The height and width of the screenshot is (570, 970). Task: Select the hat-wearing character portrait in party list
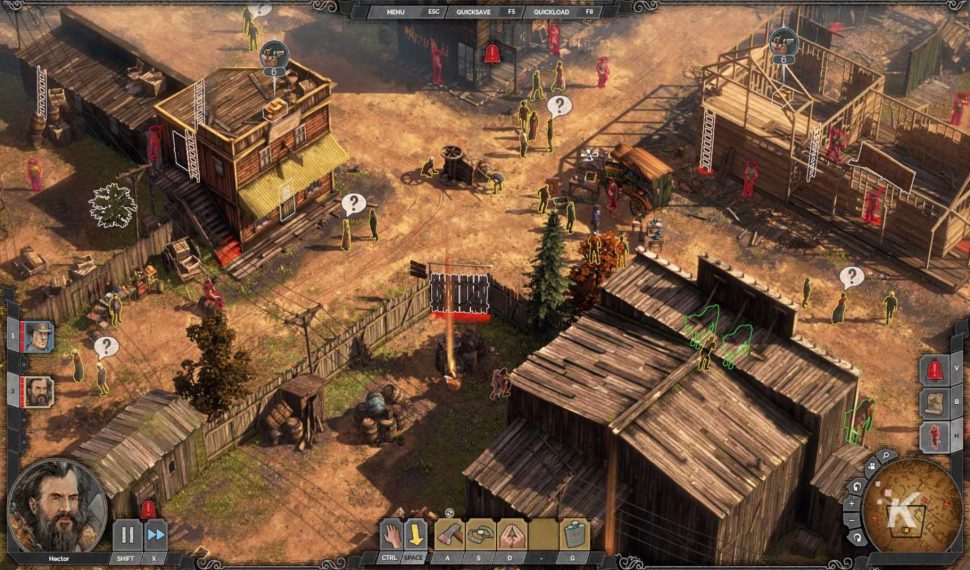(39, 336)
